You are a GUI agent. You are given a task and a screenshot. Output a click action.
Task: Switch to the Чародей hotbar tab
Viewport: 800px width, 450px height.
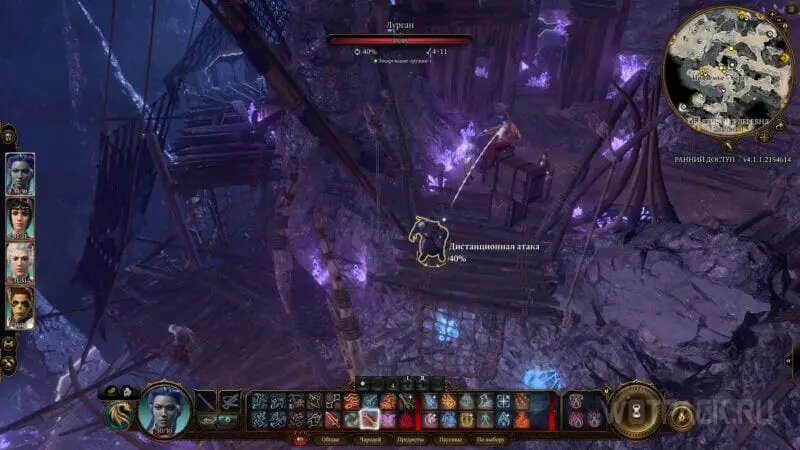click(x=369, y=439)
